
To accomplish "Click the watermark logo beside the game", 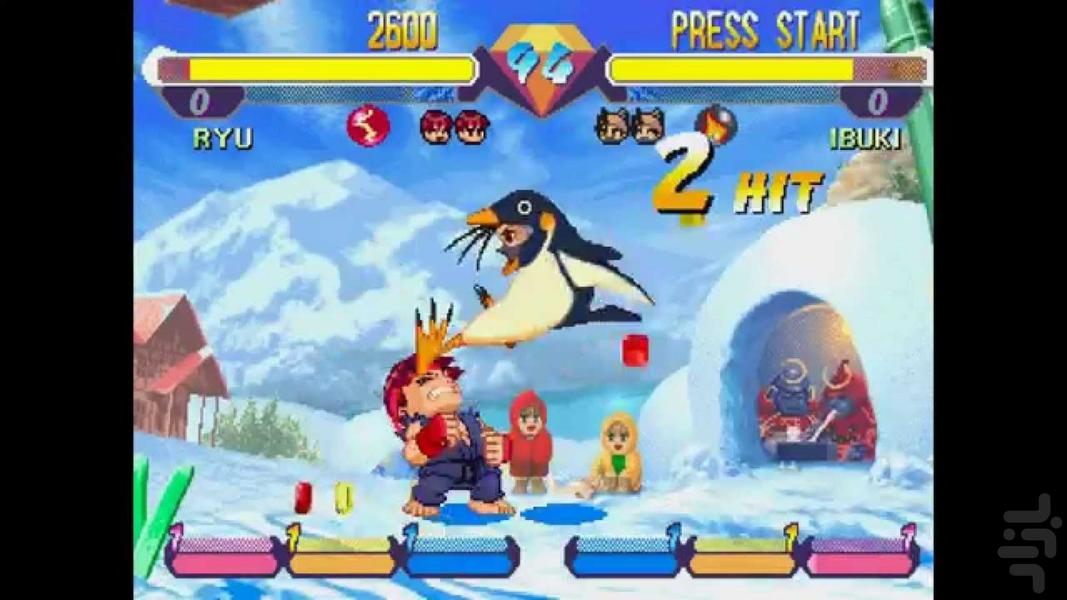I will 1029,541.
